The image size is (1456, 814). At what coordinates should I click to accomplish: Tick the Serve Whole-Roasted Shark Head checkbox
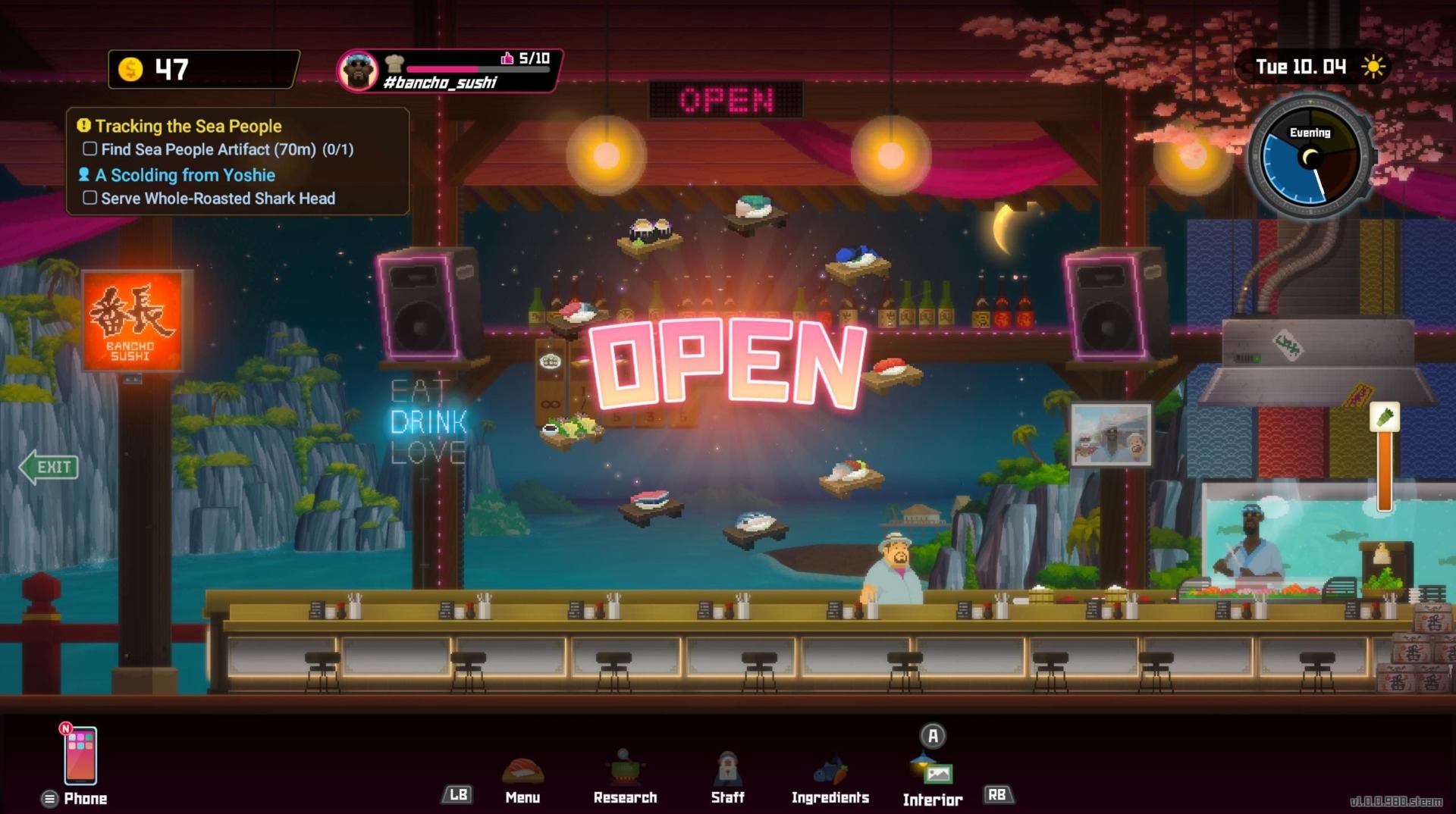pos(90,199)
